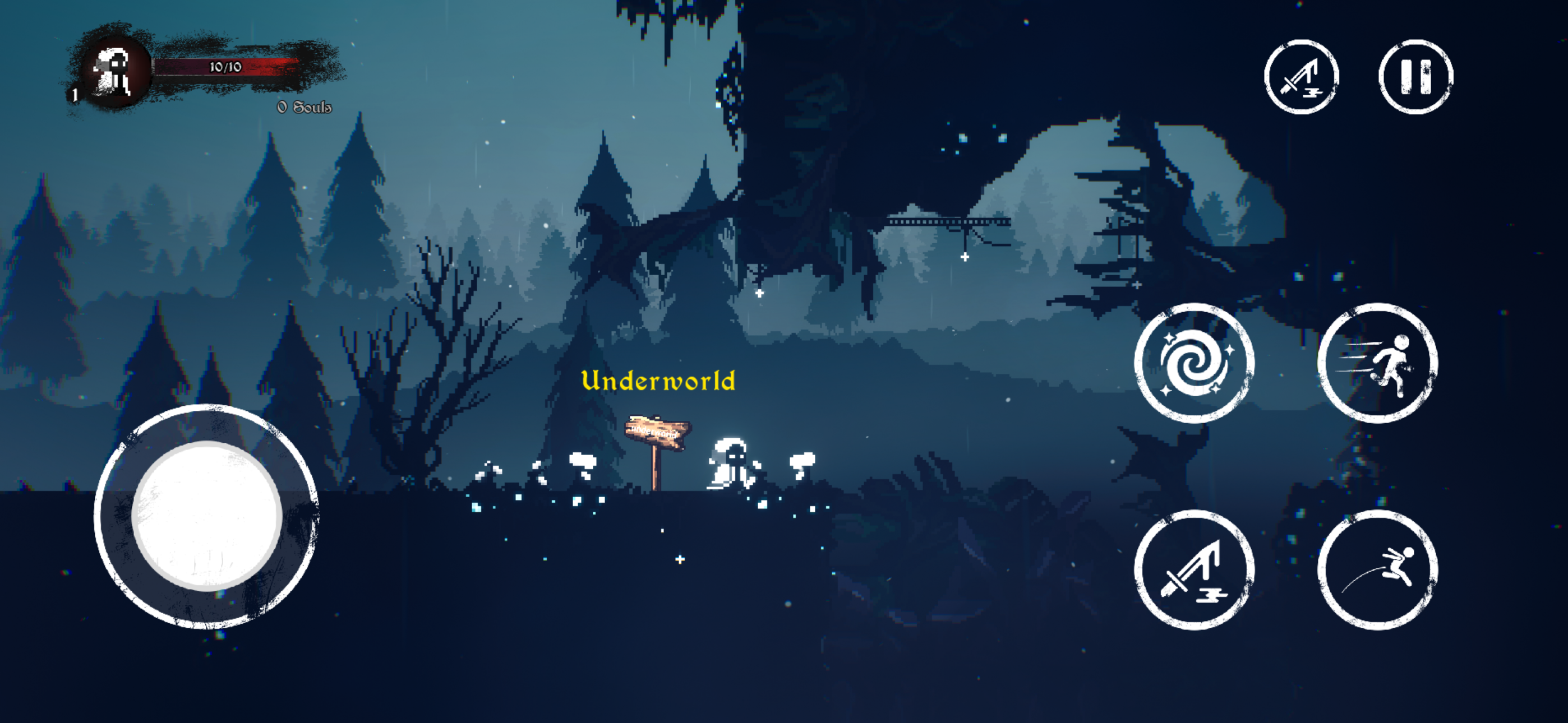
Task: Pause the game with the pause button
Action: click(1415, 77)
